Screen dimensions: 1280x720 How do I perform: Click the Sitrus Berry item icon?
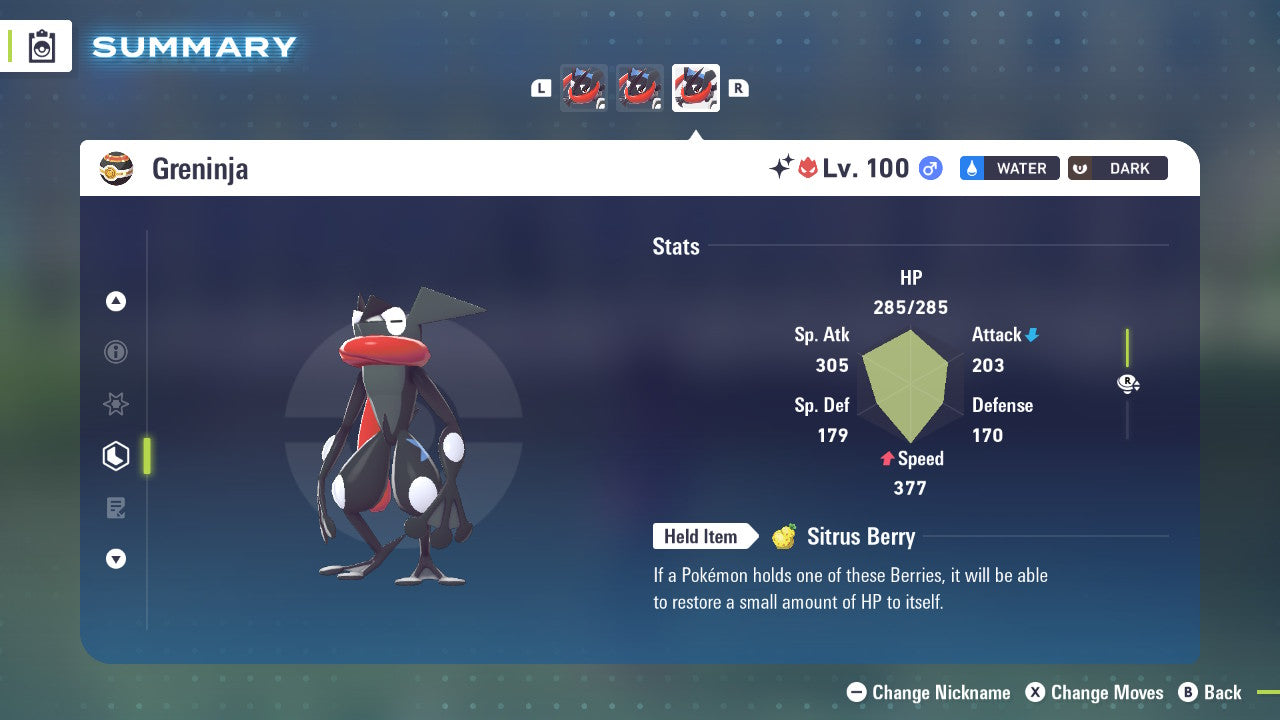pyautogui.click(x=783, y=536)
